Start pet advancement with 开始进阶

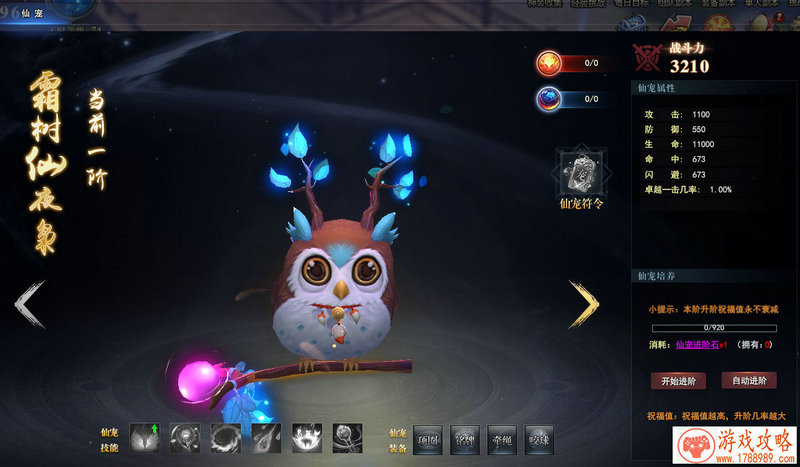pyautogui.click(x=678, y=381)
